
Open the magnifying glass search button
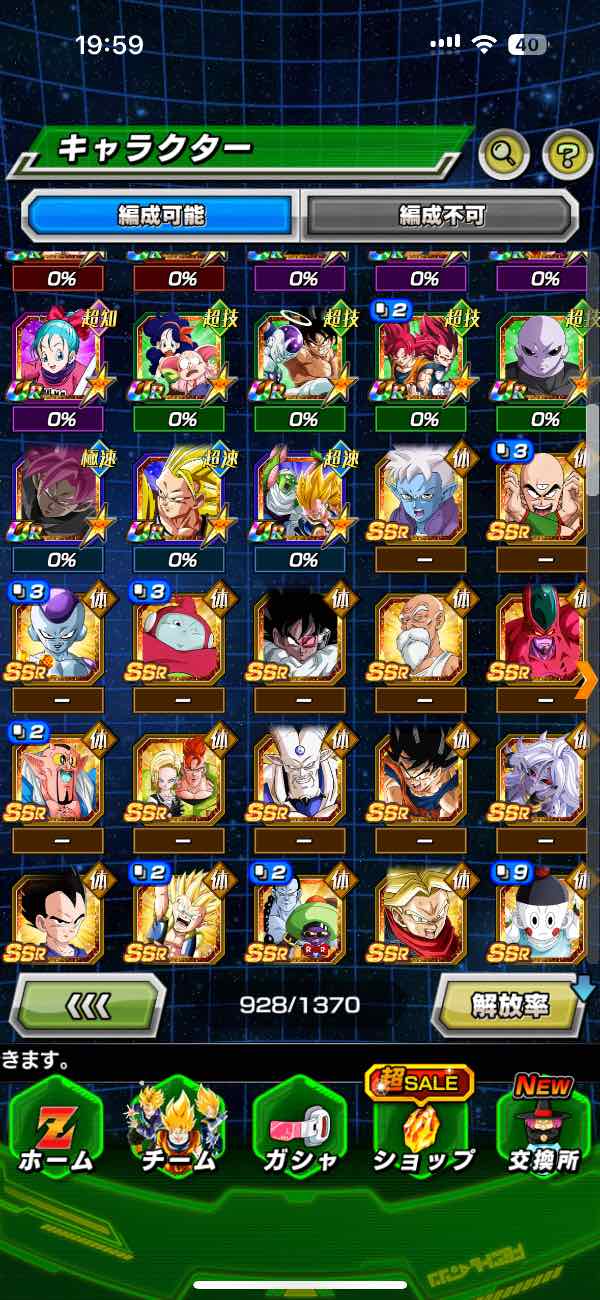(504, 153)
